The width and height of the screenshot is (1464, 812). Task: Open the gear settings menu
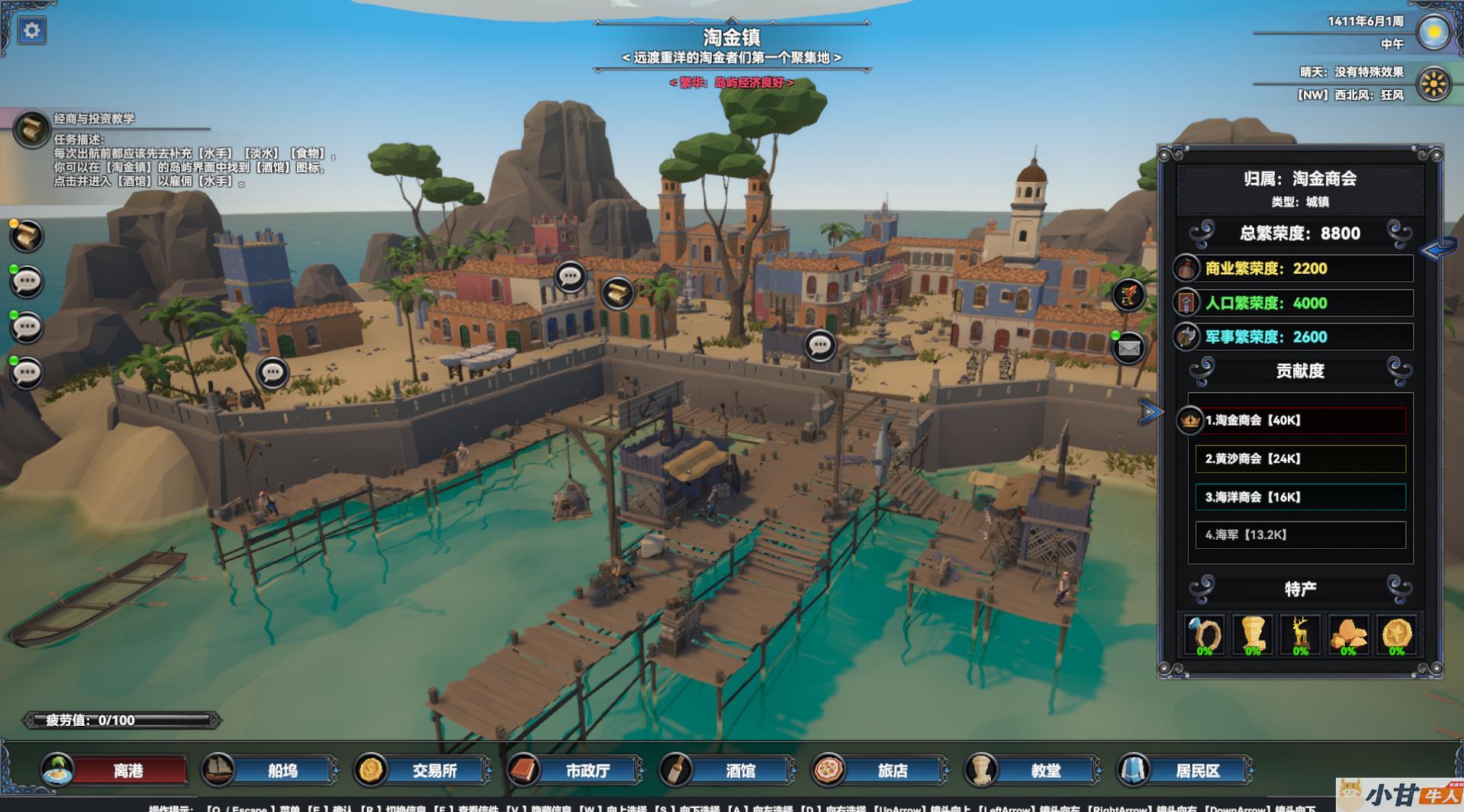pos(31,30)
